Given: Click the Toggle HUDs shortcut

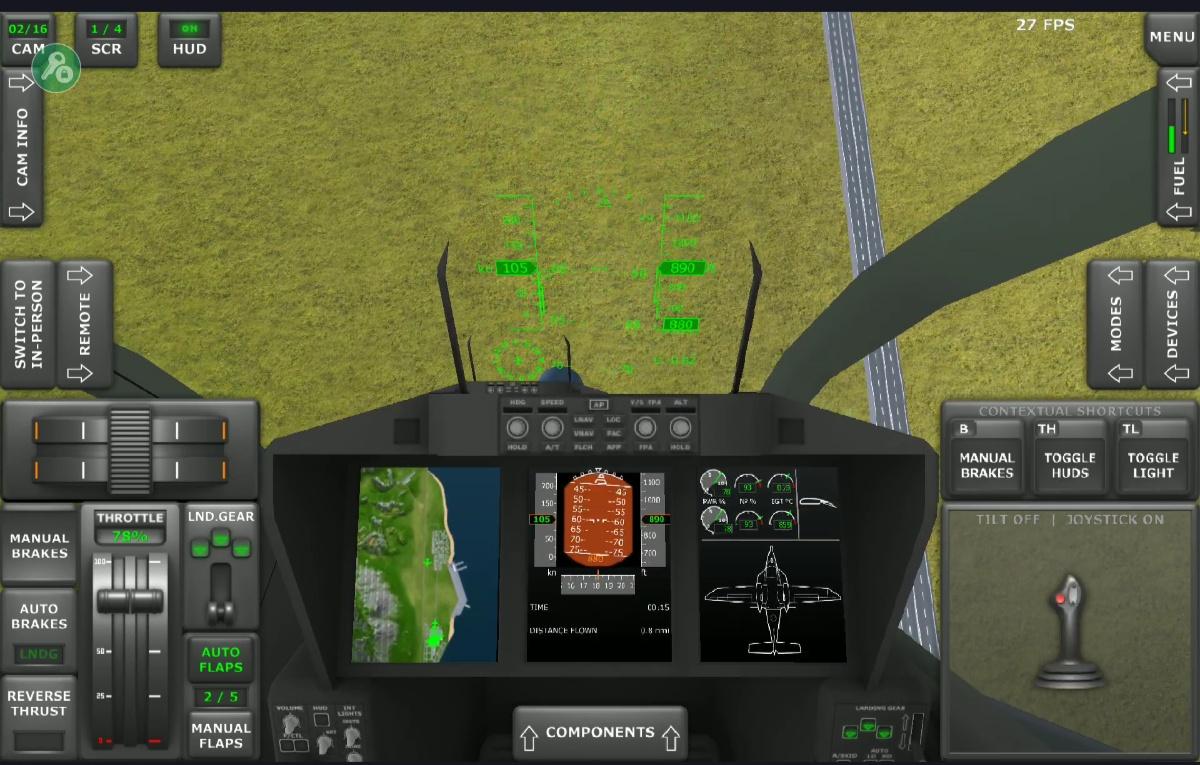Looking at the screenshot, I should [1070, 465].
